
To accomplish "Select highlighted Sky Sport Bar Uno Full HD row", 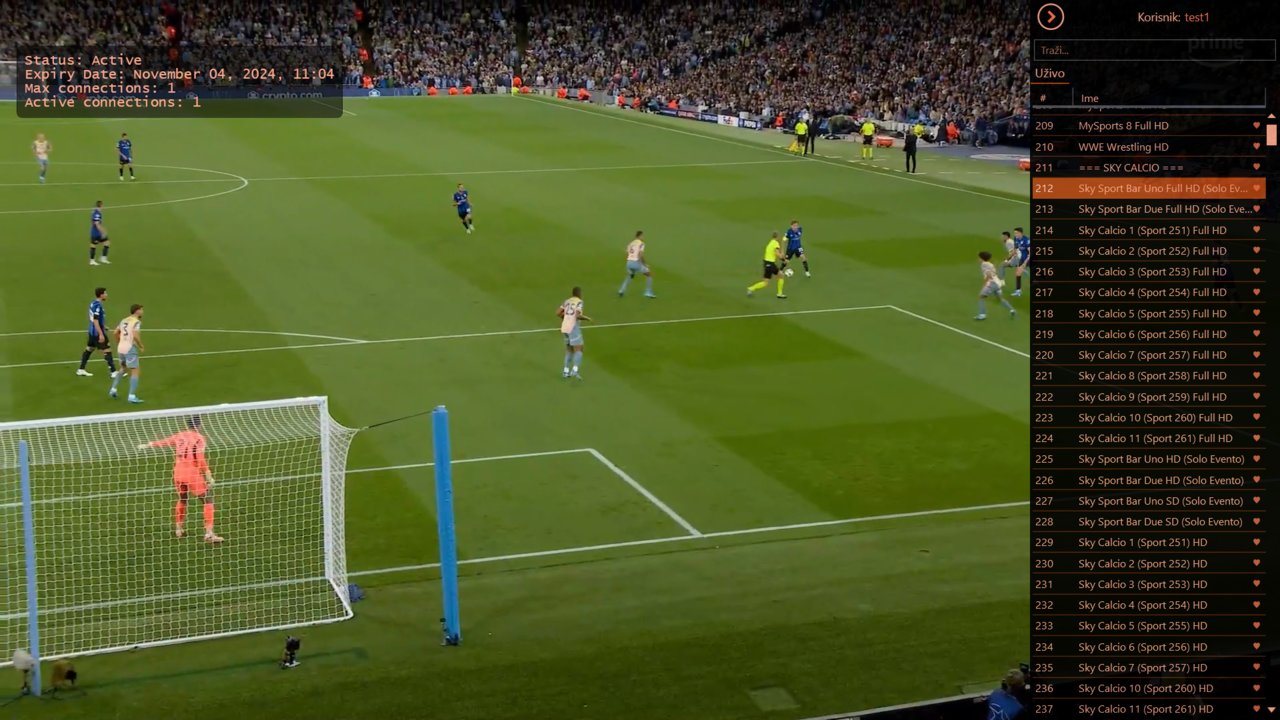I will point(1148,188).
